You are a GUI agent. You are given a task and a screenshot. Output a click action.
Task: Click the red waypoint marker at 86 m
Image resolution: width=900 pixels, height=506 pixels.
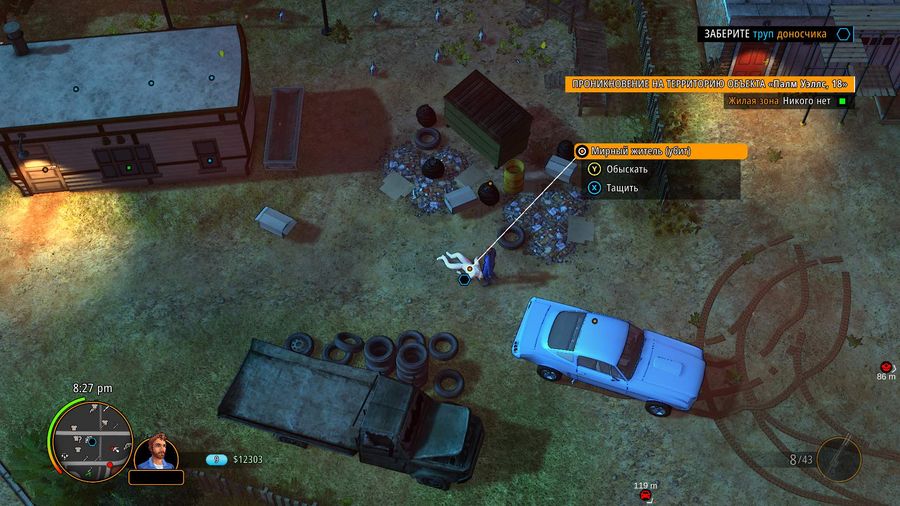click(887, 368)
